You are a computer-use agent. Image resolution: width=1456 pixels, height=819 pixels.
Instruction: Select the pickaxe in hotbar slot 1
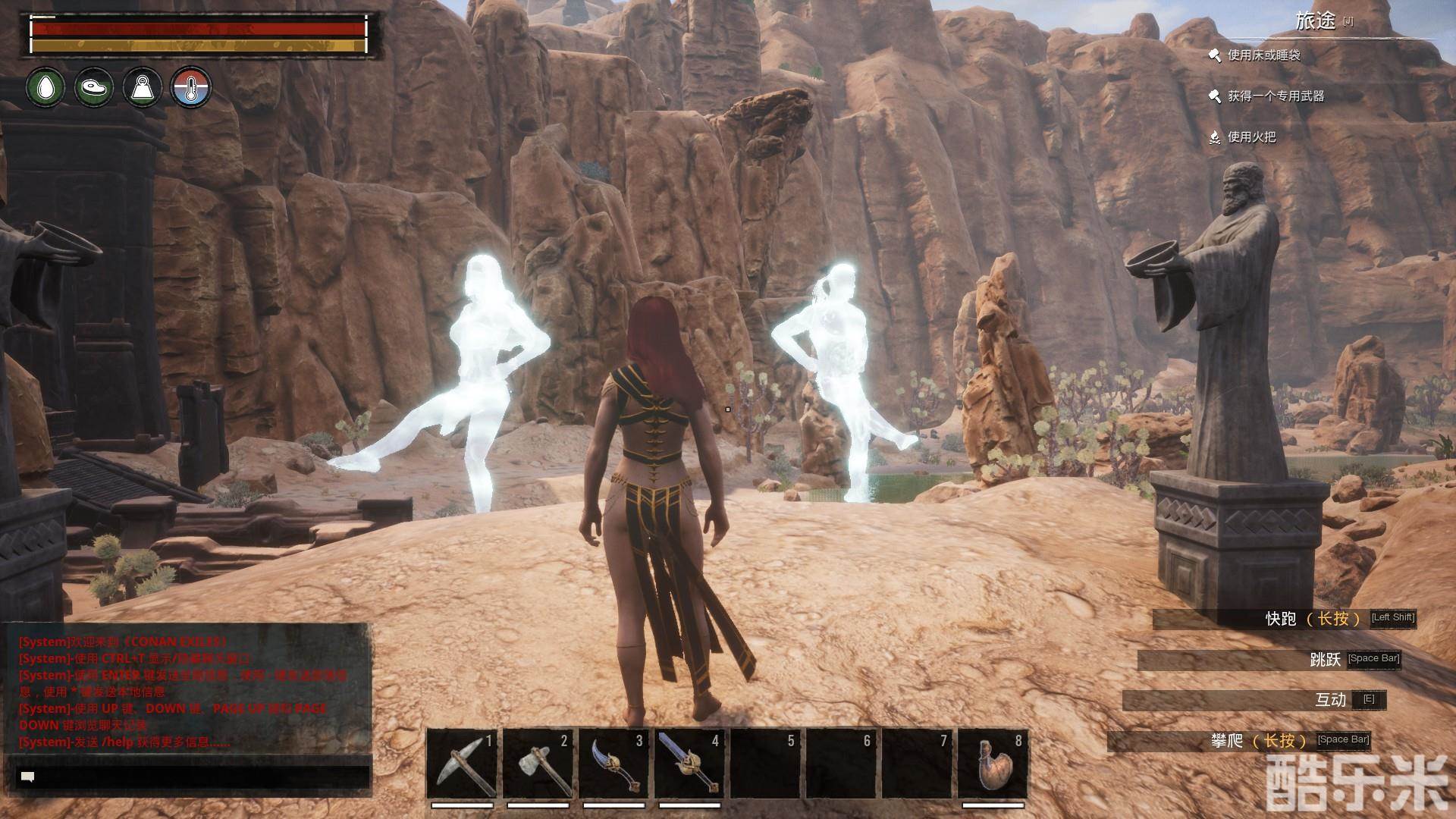click(462, 764)
